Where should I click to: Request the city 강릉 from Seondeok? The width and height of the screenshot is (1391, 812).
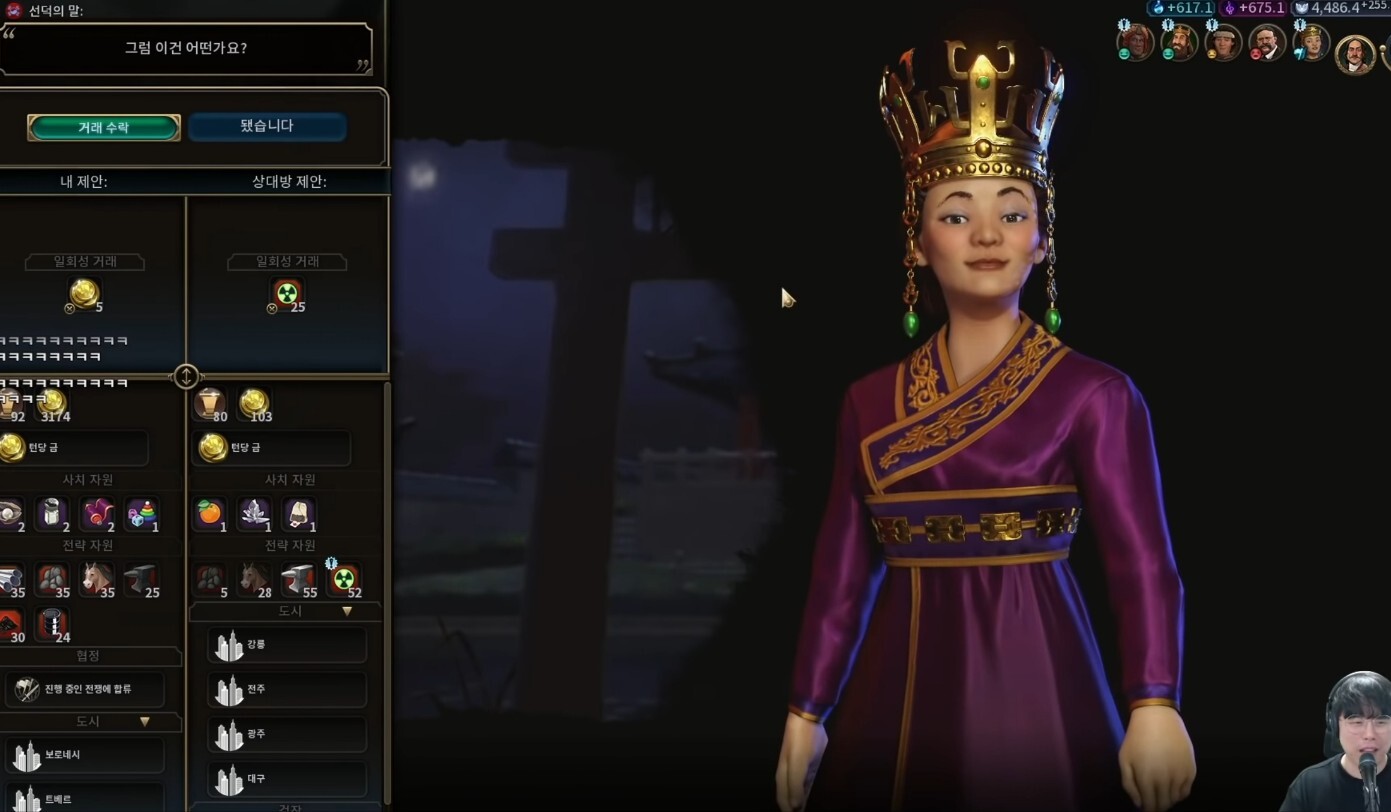pyautogui.click(x=287, y=645)
